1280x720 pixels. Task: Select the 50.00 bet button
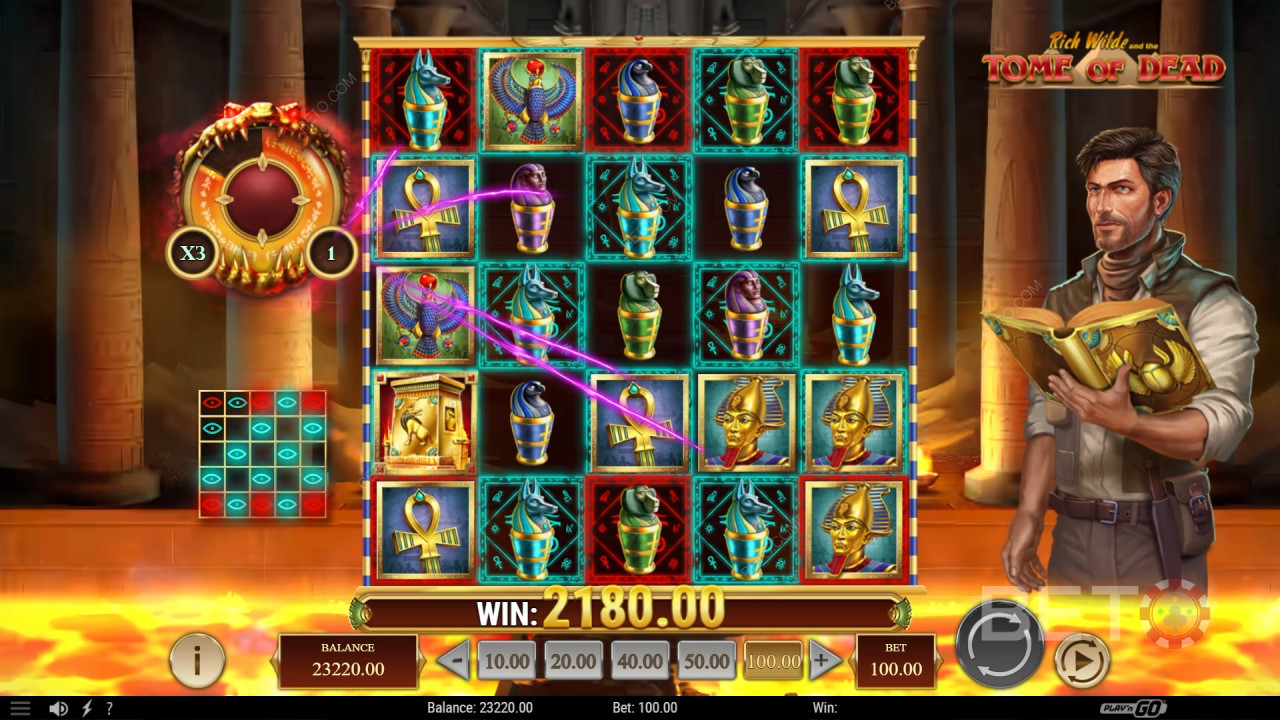tap(707, 660)
